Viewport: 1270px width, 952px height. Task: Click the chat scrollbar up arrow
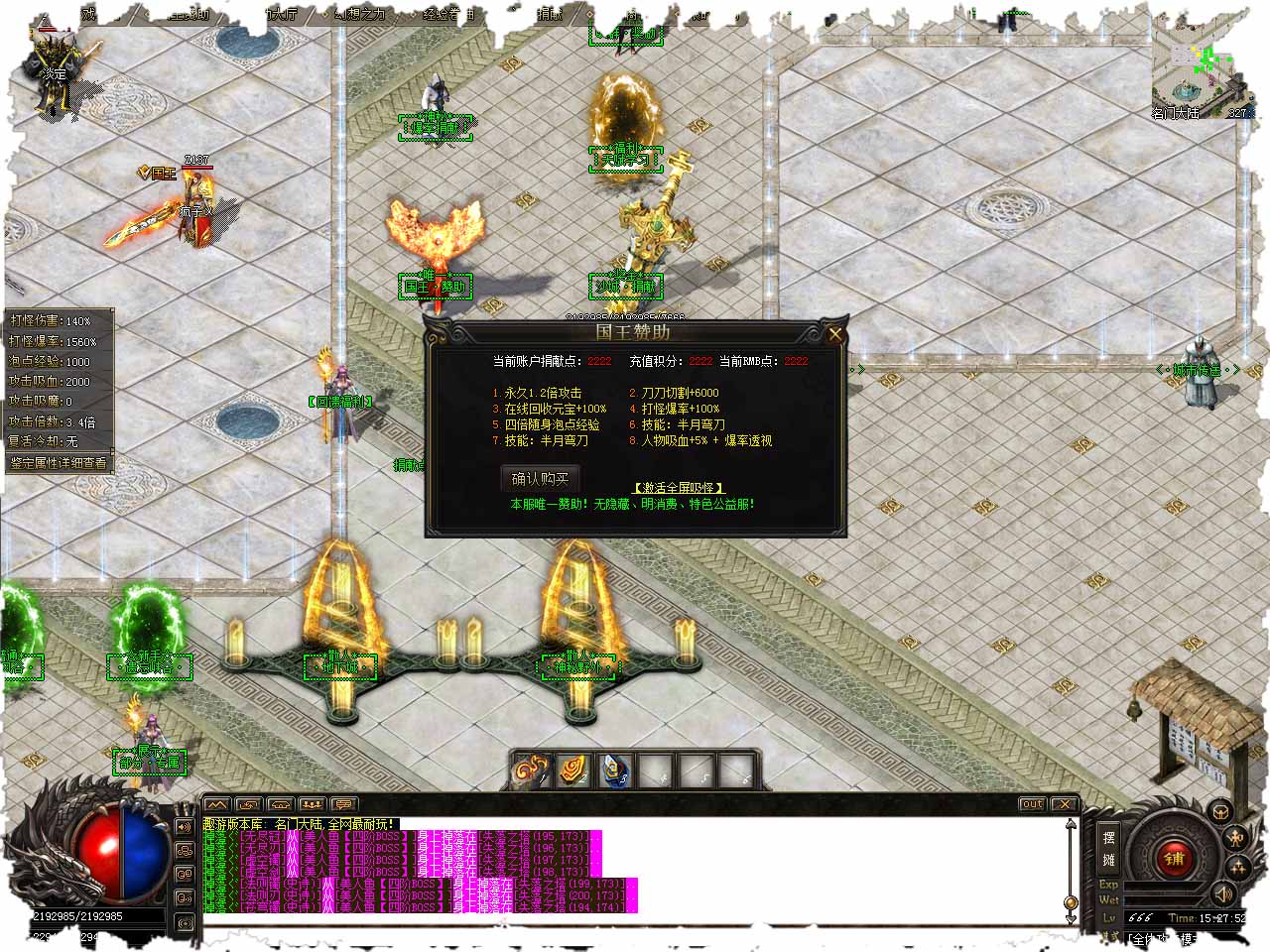pos(1071,824)
